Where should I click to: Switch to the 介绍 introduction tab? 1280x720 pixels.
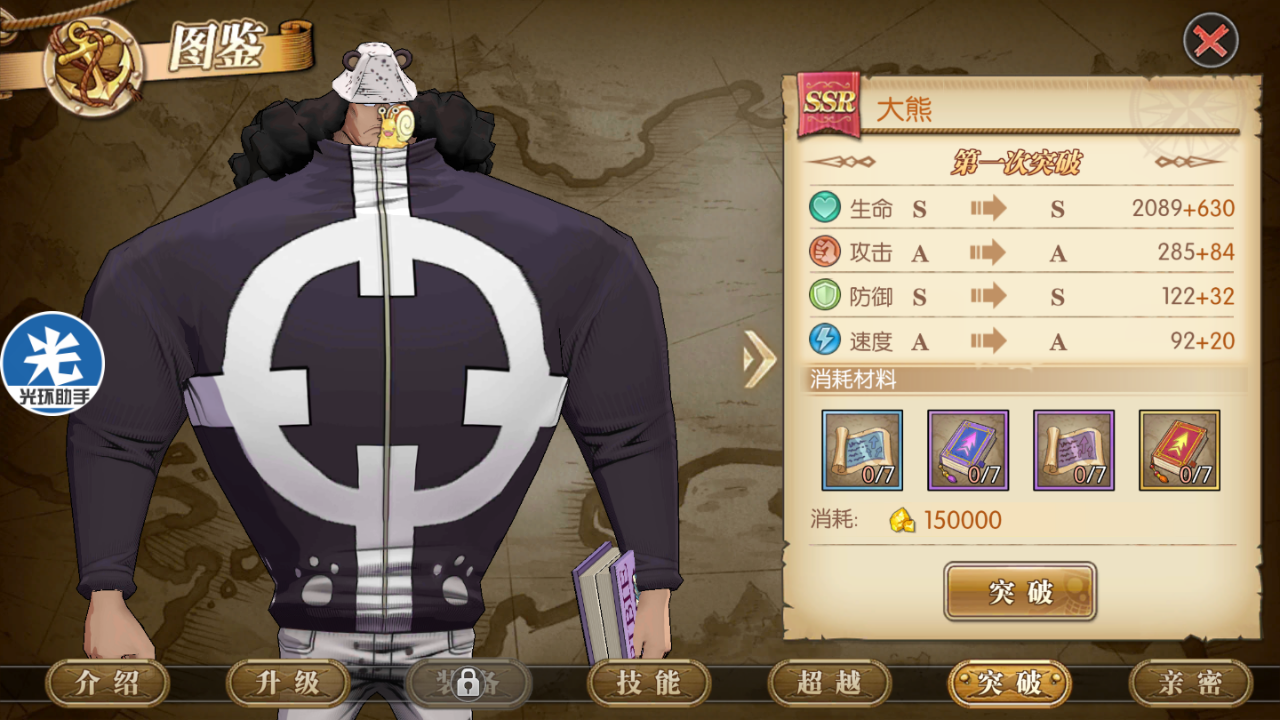pos(108,684)
